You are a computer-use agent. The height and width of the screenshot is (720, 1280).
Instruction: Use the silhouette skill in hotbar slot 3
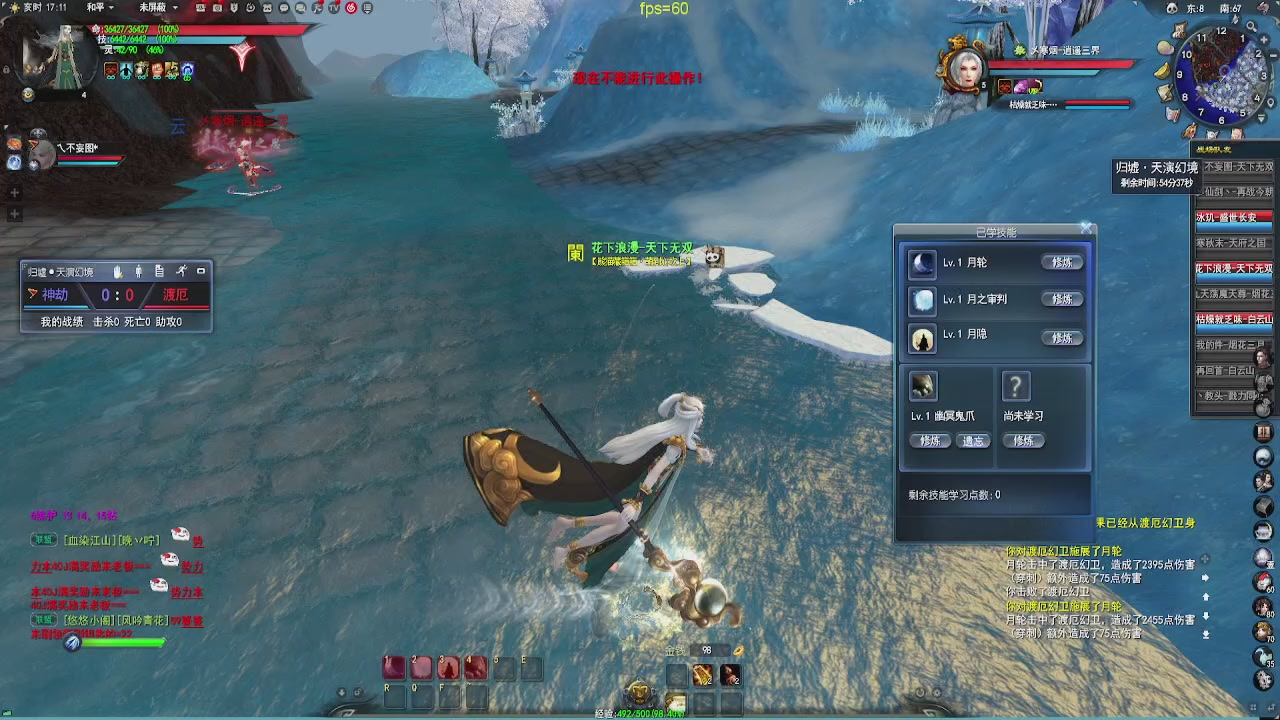pyautogui.click(x=448, y=667)
